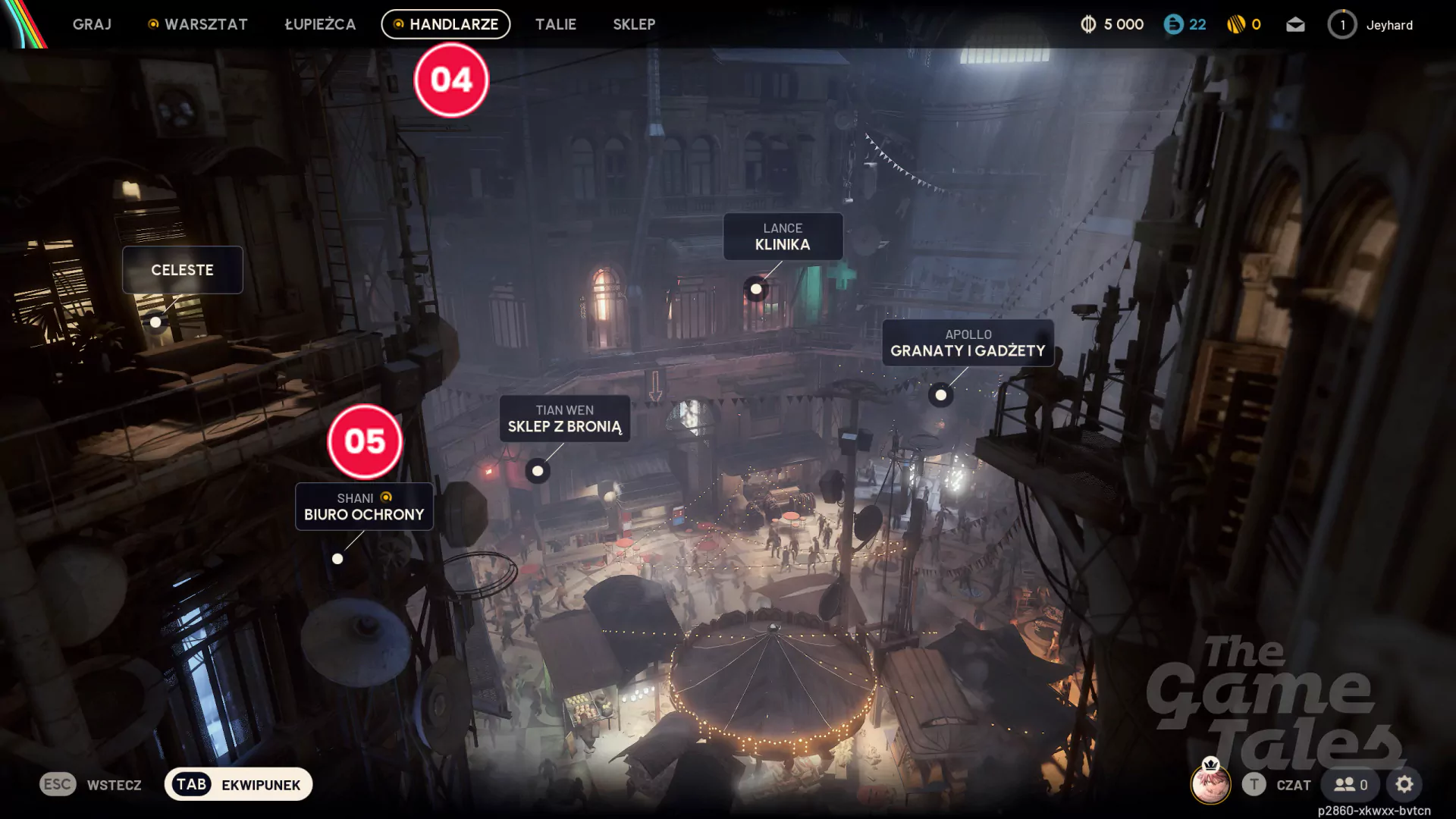Click the WSTECZ back button
The width and height of the screenshot is (1456, 819).
[x=91, y=785]
